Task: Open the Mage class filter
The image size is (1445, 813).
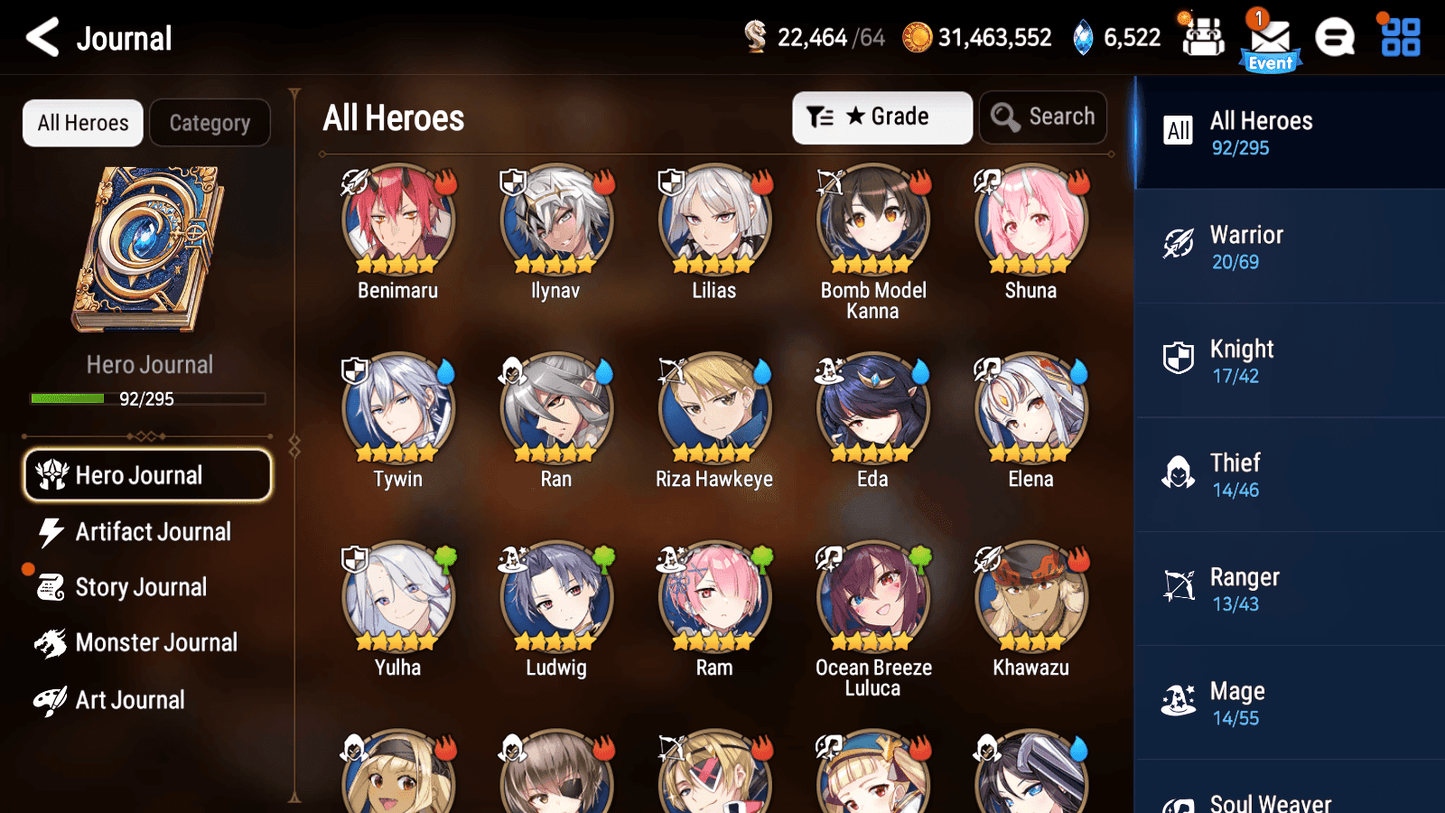Action: coord(1180,701)
